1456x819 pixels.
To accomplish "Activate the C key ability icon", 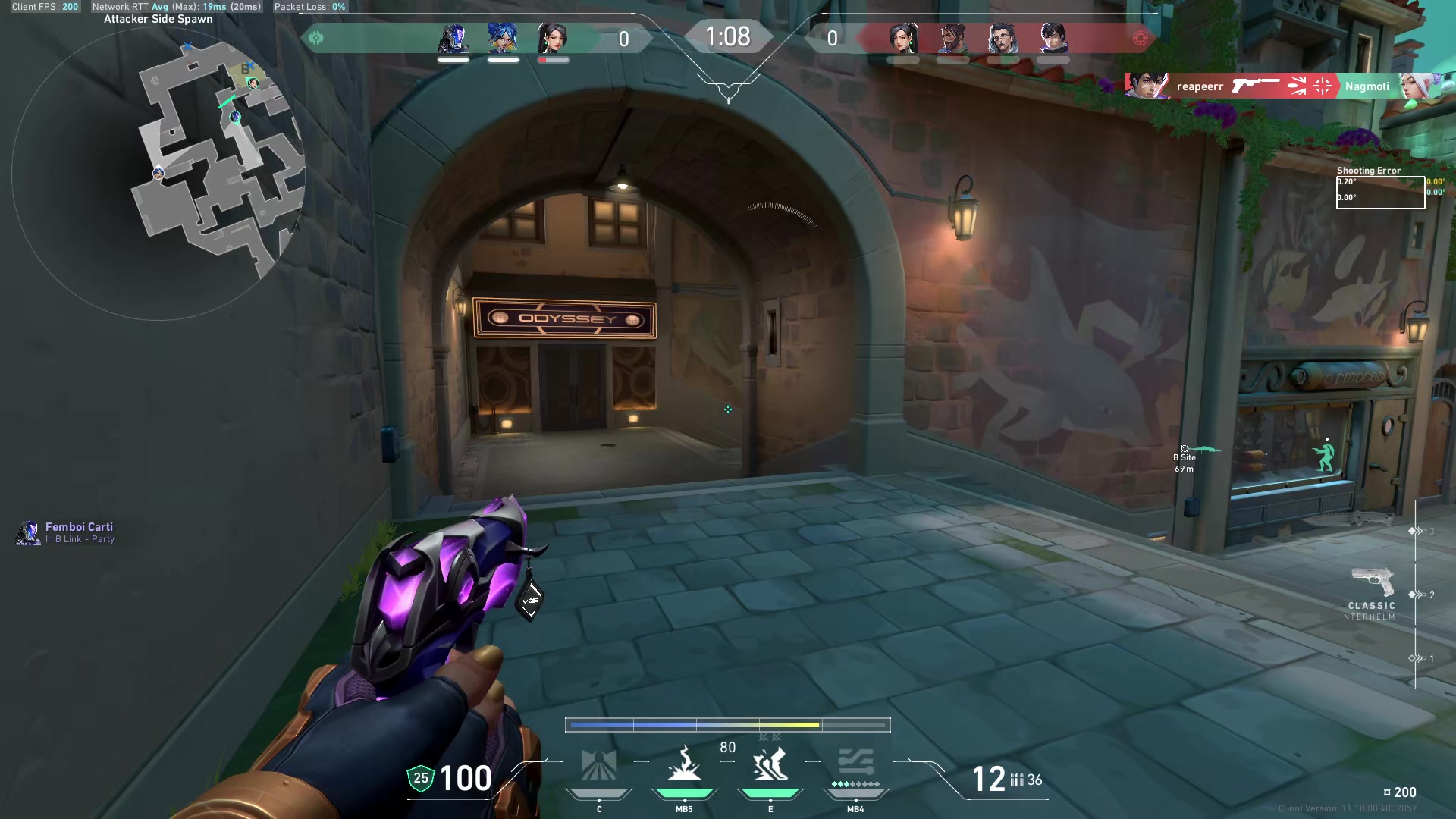I will click(599, 766).
